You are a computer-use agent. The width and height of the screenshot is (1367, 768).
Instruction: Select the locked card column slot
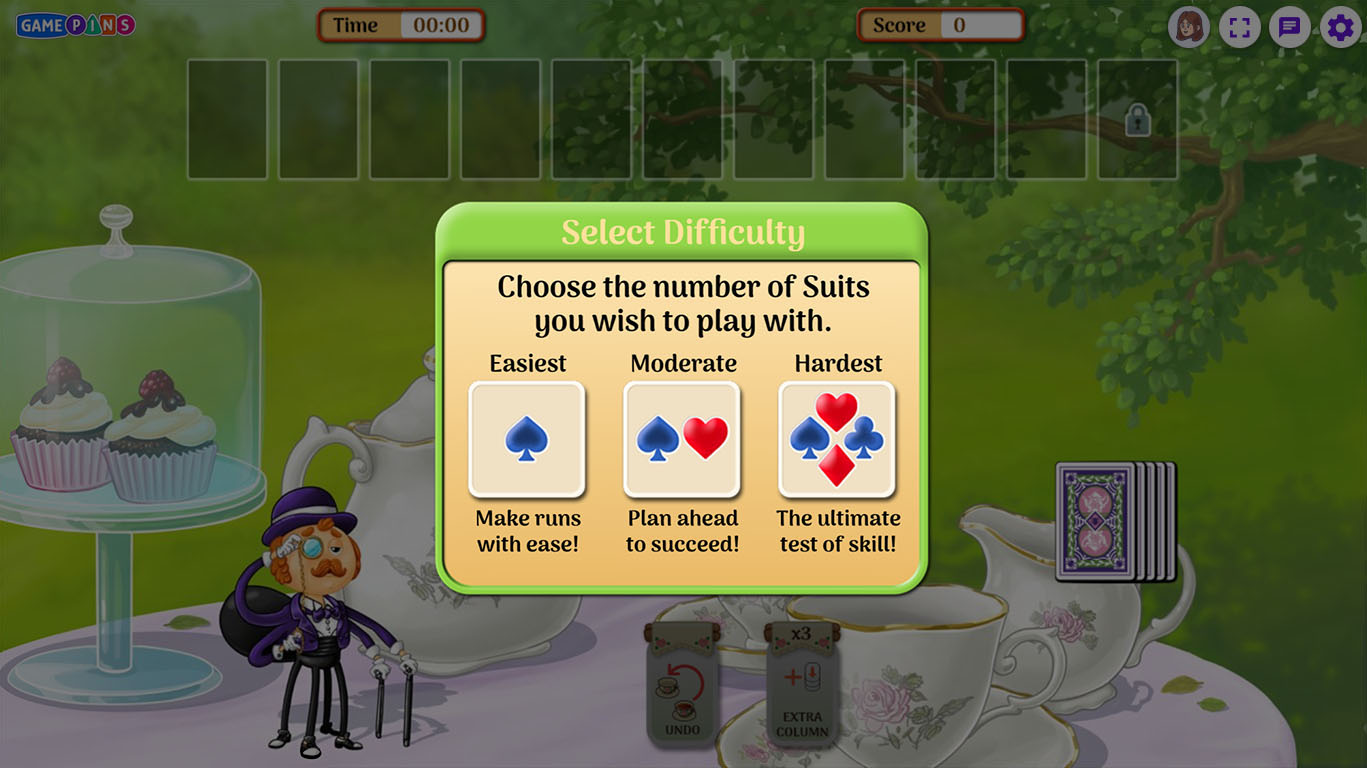tap(1137, 120)
